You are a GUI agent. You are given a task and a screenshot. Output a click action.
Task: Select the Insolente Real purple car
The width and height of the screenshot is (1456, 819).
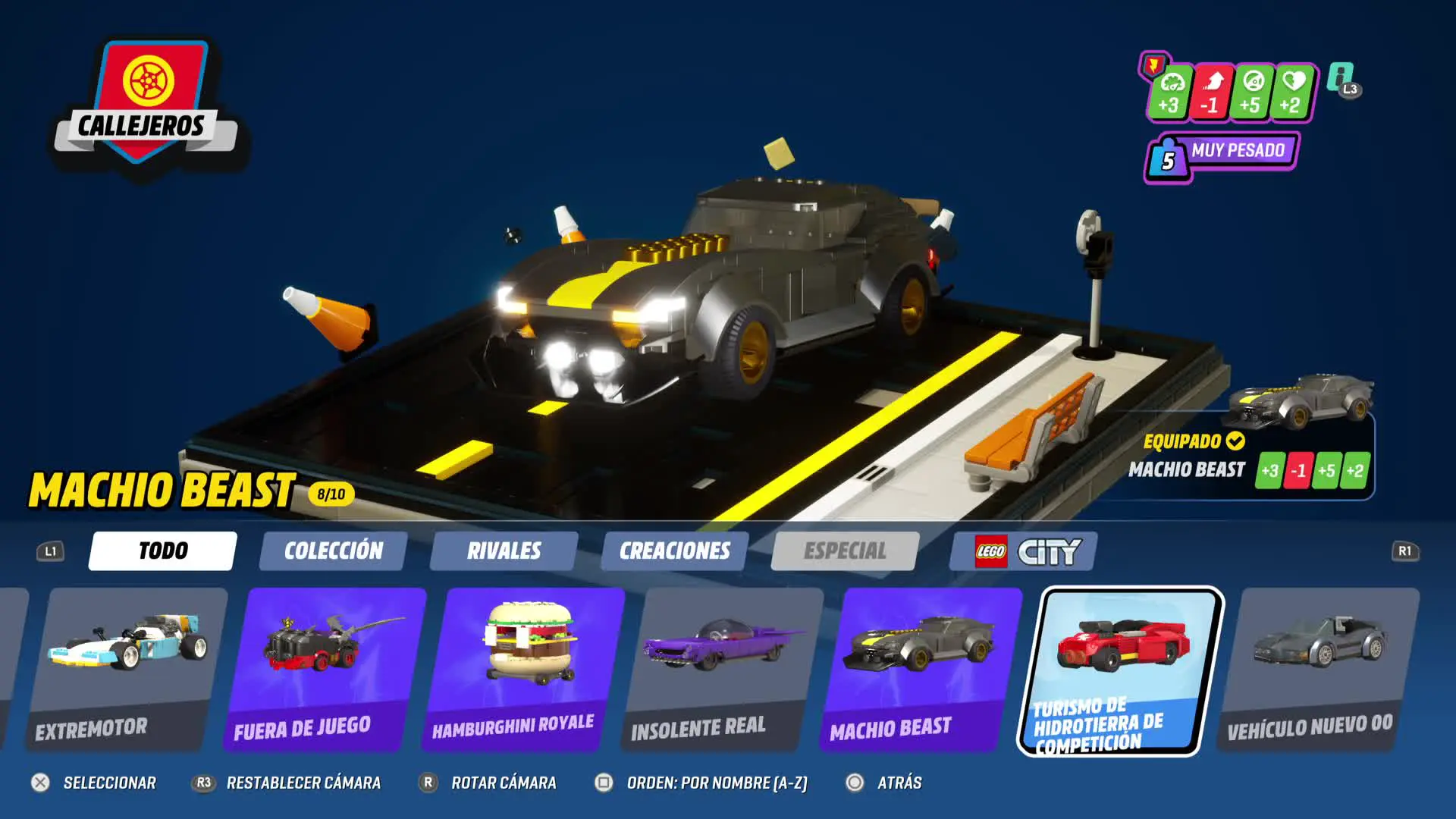722,669
